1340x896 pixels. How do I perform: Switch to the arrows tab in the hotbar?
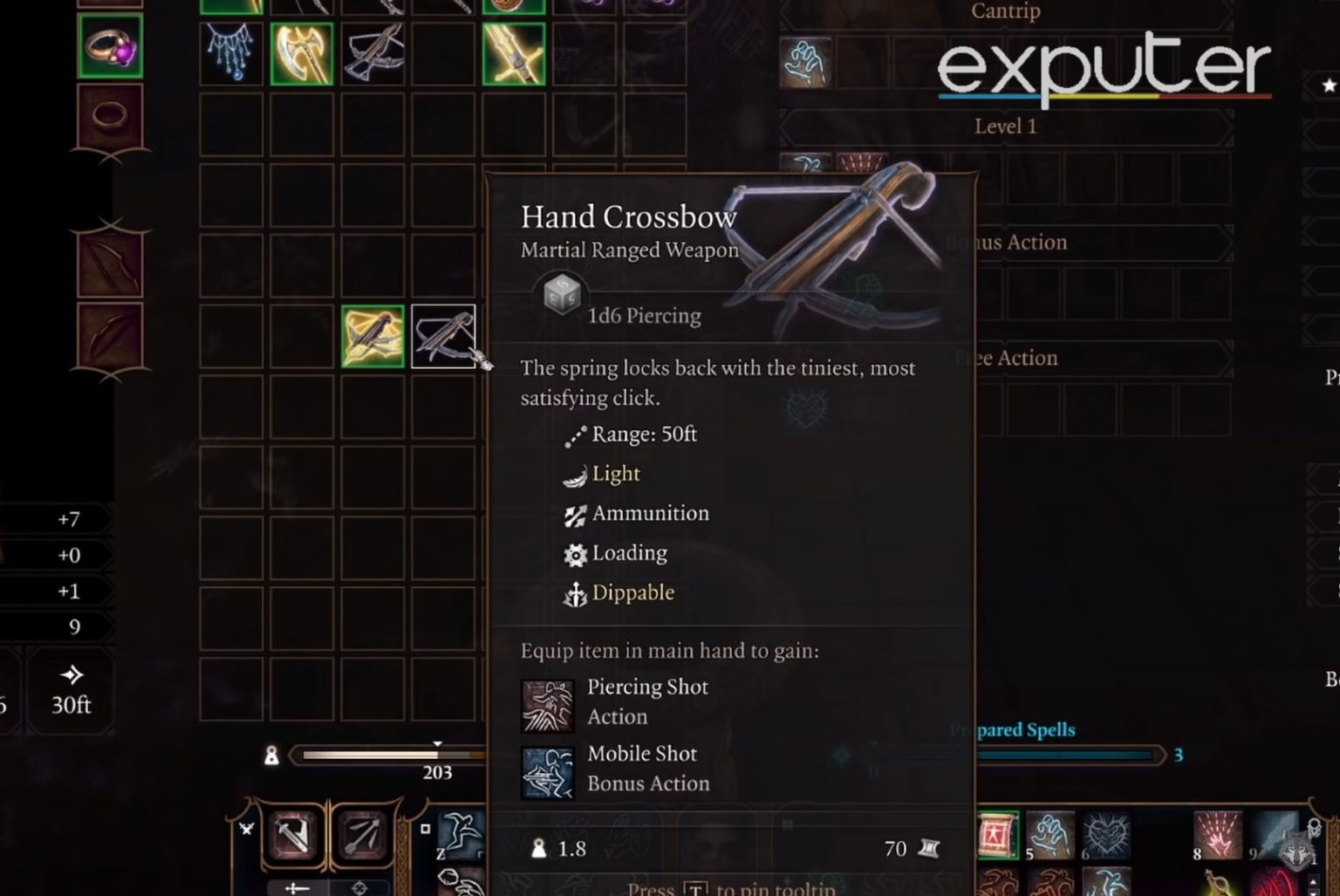click(363, 836)
